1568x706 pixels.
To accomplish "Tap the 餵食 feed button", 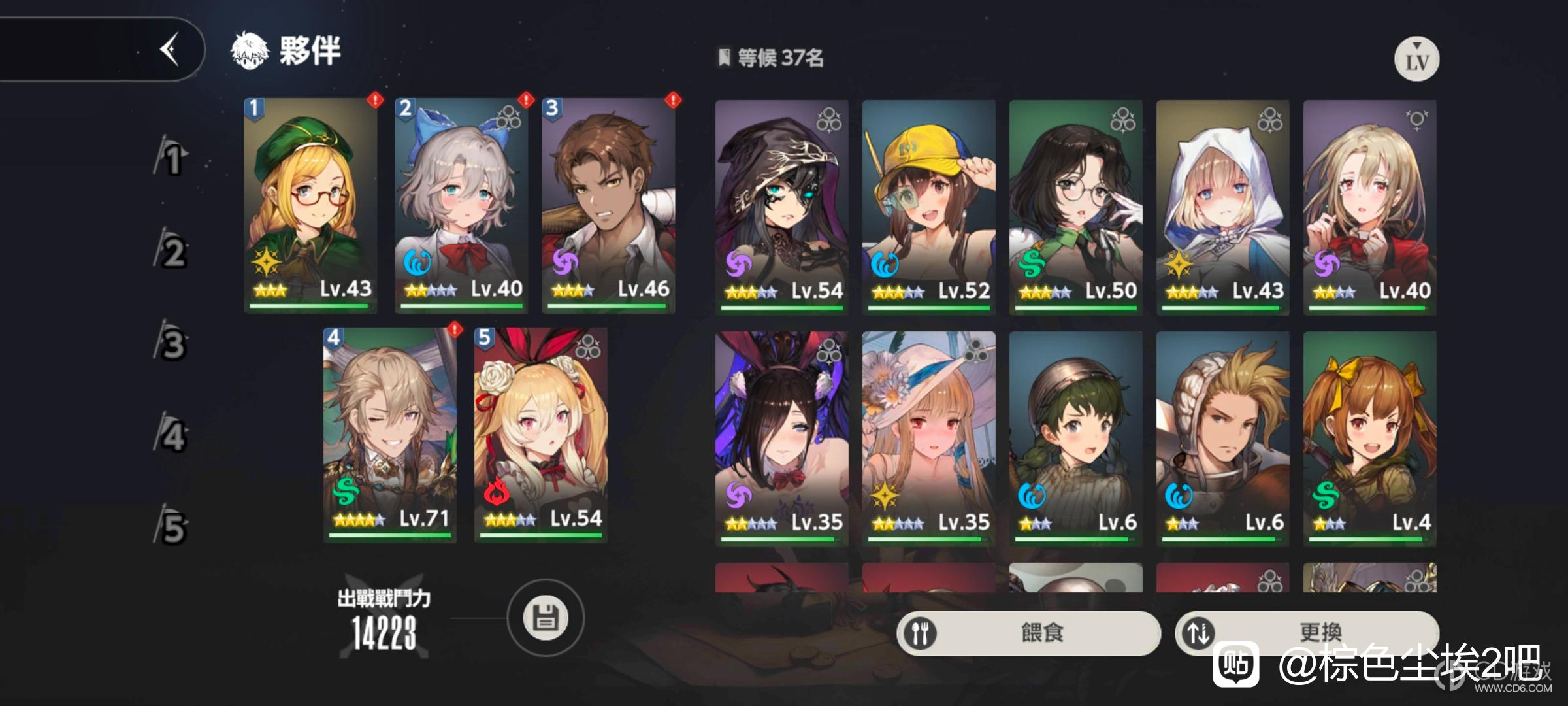I will click(1028, 633).
